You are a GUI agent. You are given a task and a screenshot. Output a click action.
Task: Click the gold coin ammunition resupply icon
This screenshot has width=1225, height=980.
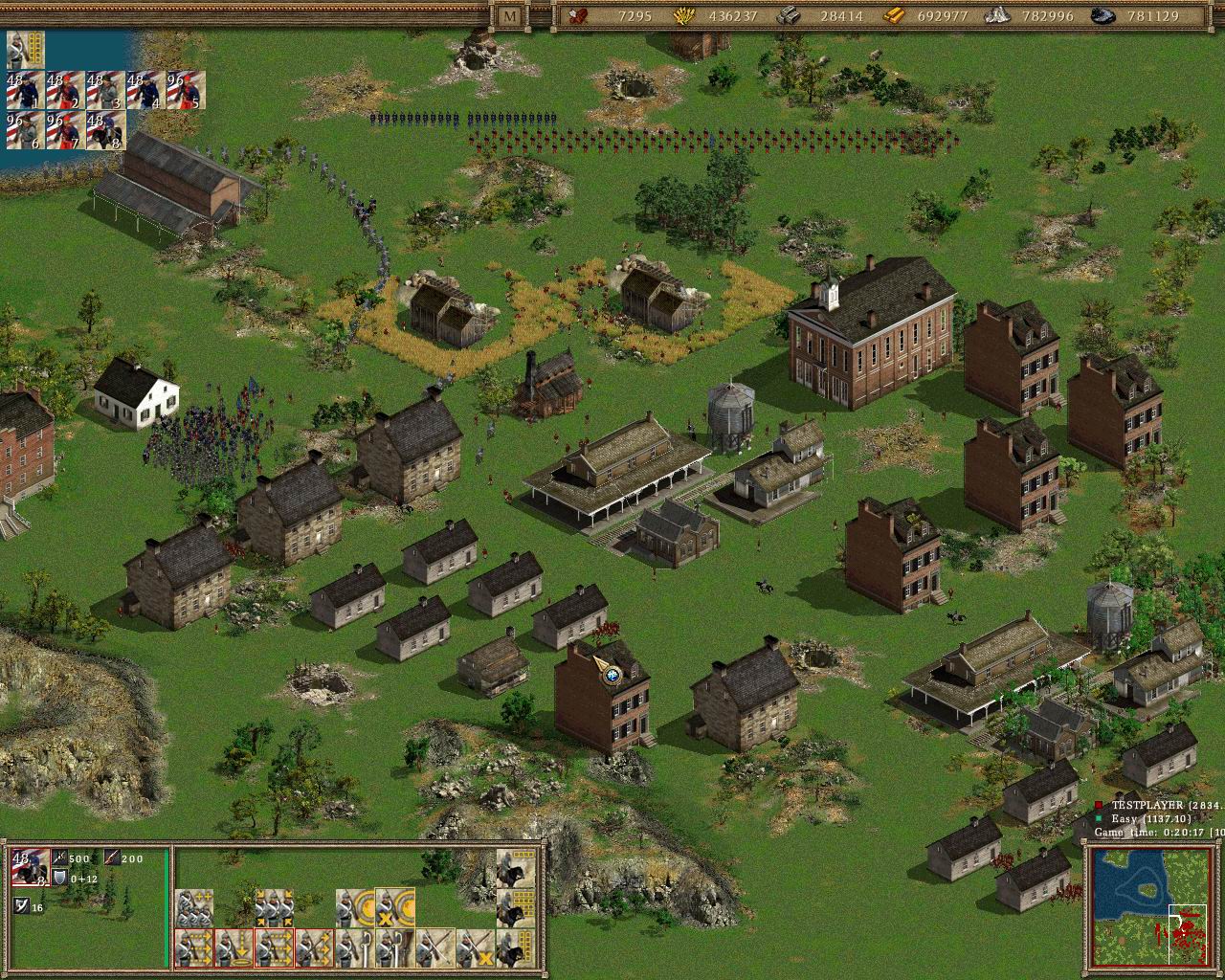(x=357, y=905)
